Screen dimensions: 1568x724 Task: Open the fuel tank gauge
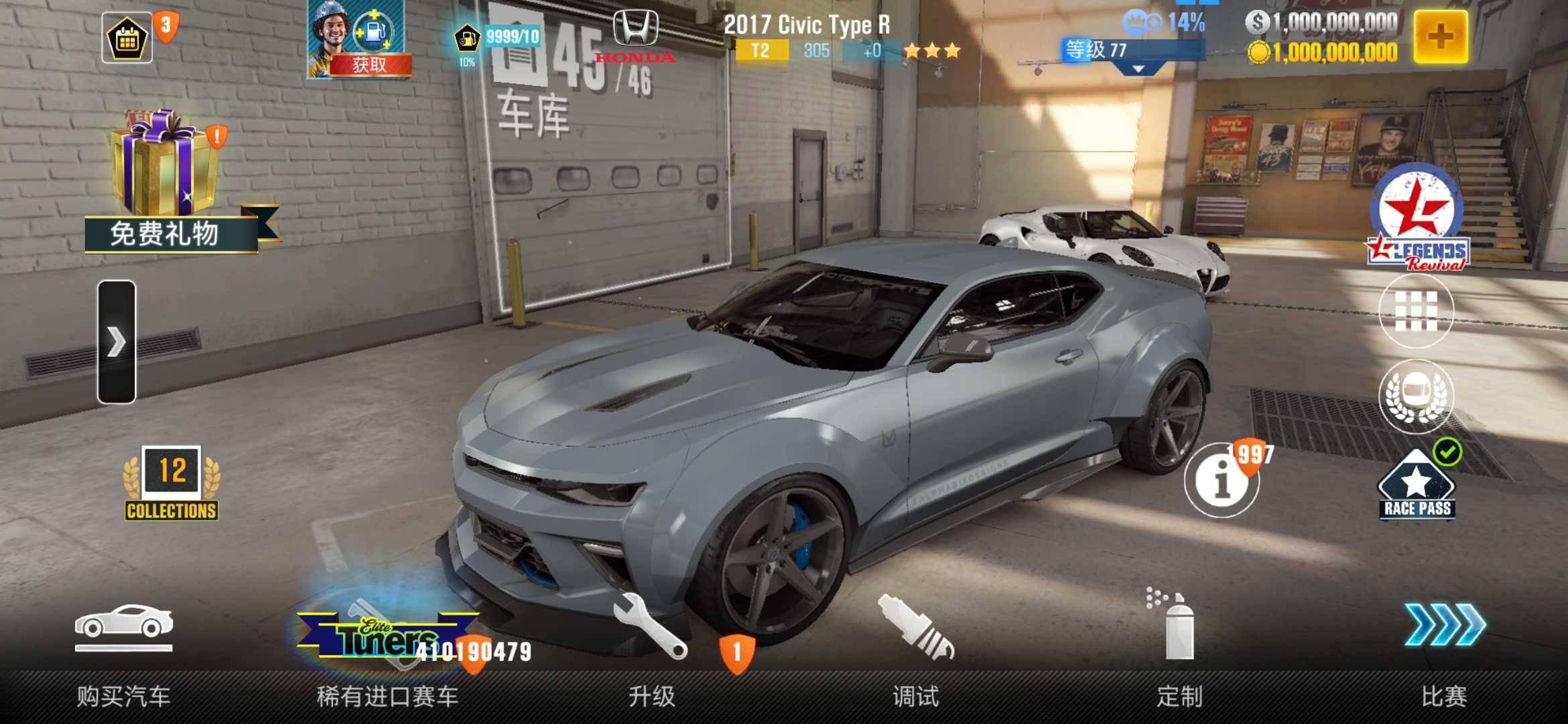coord(467,40)
